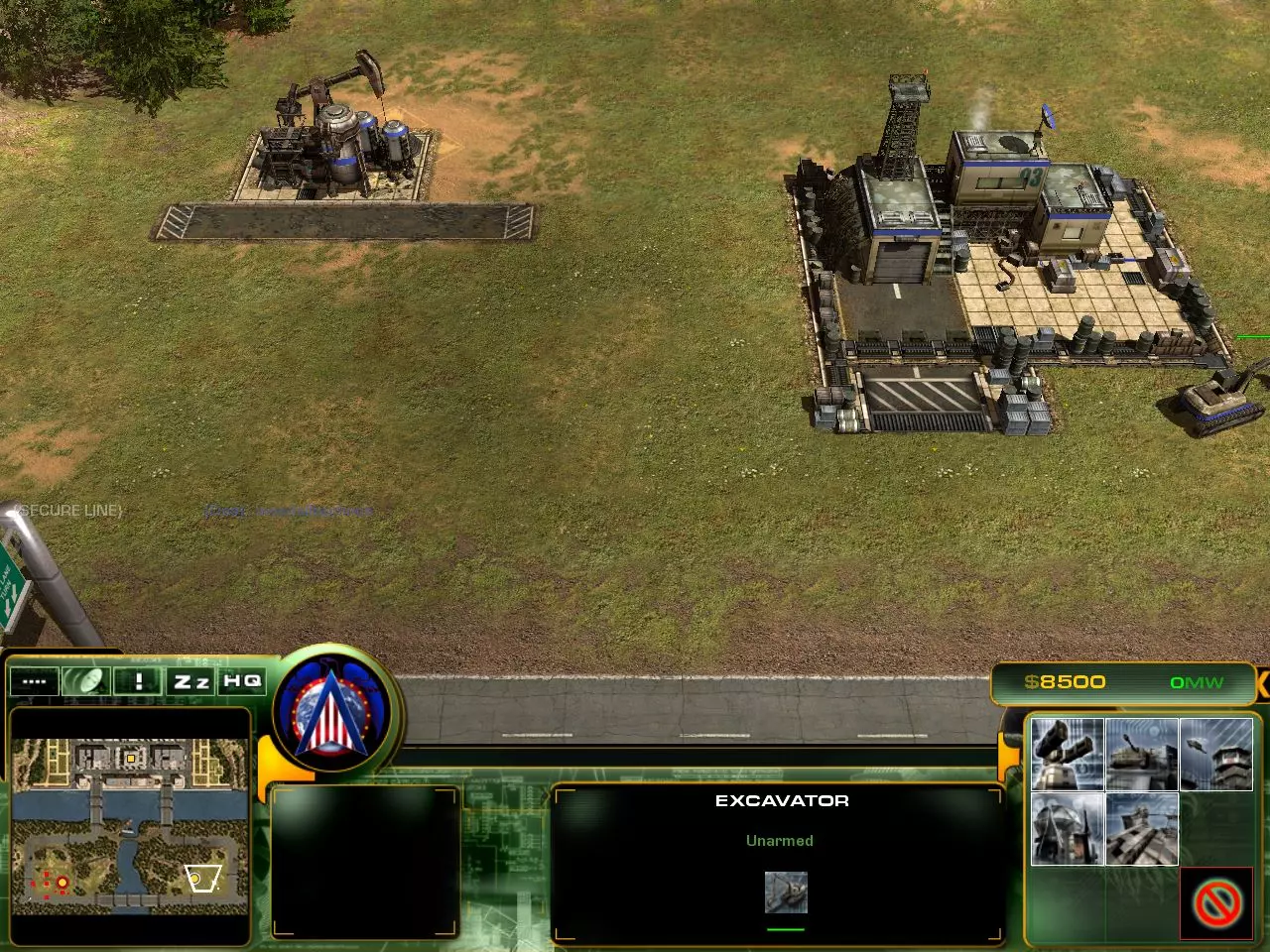Click the dotted options button above the minimap
This screenshot has width=1270, height=952.
(x=35, y=681)
